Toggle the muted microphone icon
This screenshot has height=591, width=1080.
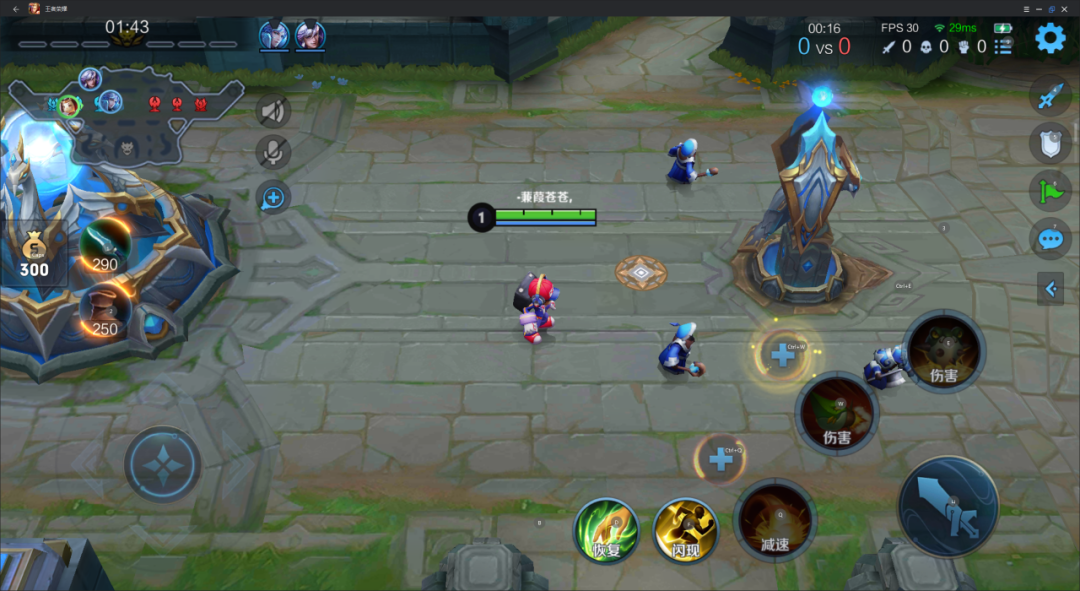[x=273, y=153]
